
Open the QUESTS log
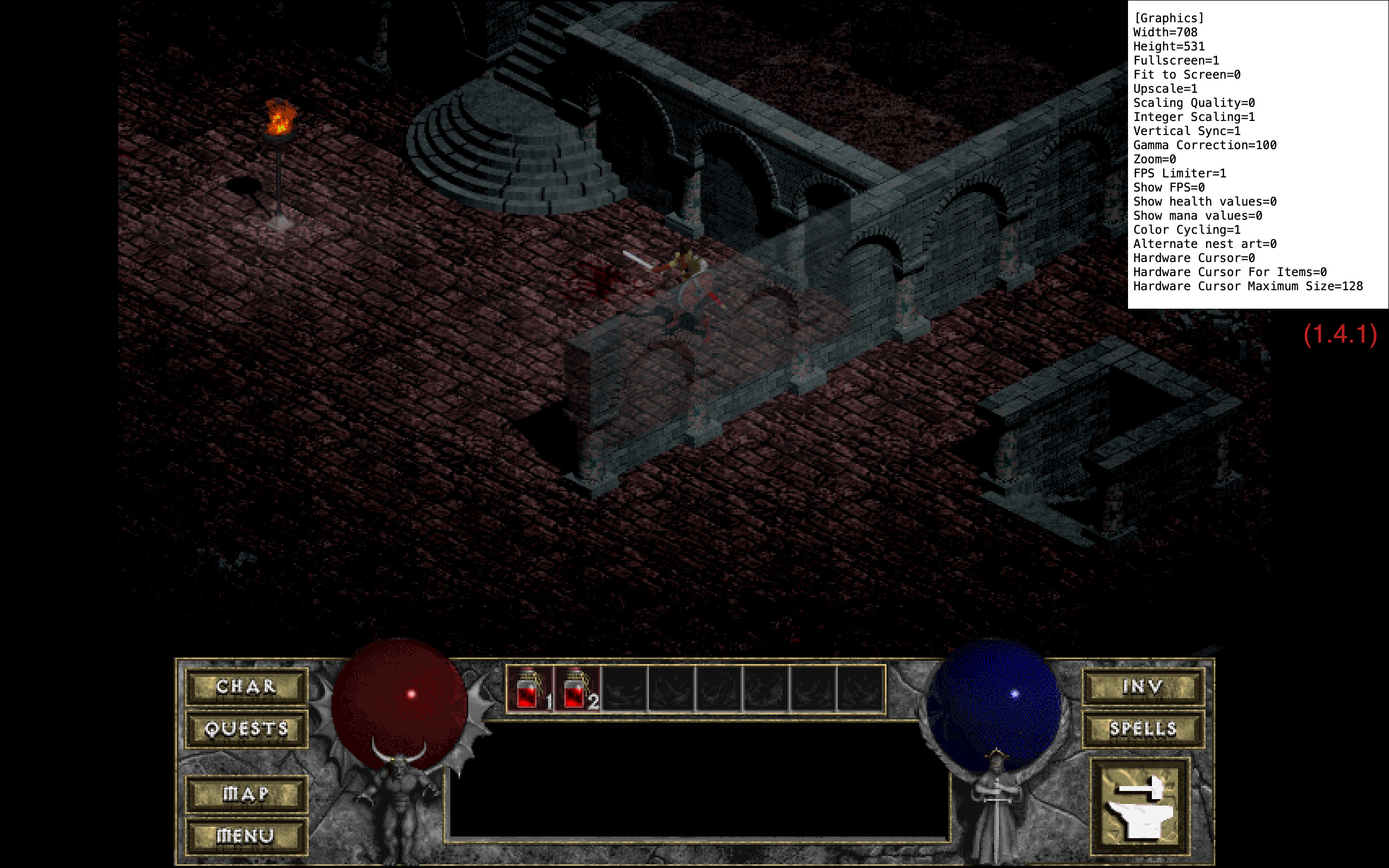(248, 730)
